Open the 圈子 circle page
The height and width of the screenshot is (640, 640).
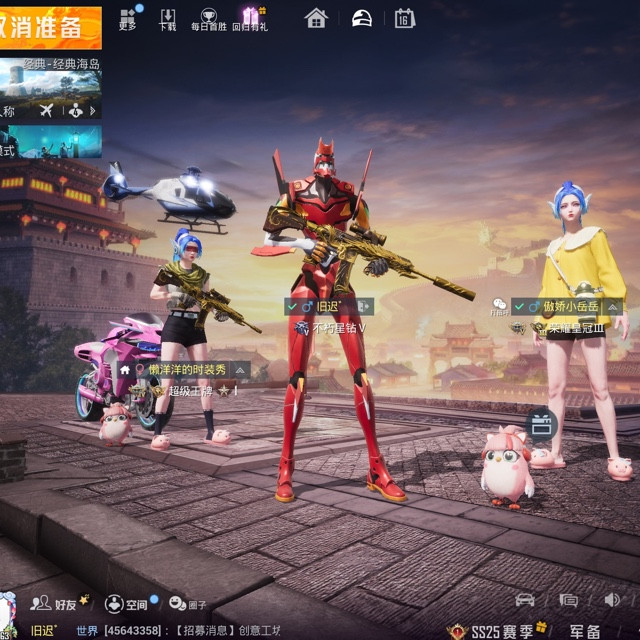187,604
